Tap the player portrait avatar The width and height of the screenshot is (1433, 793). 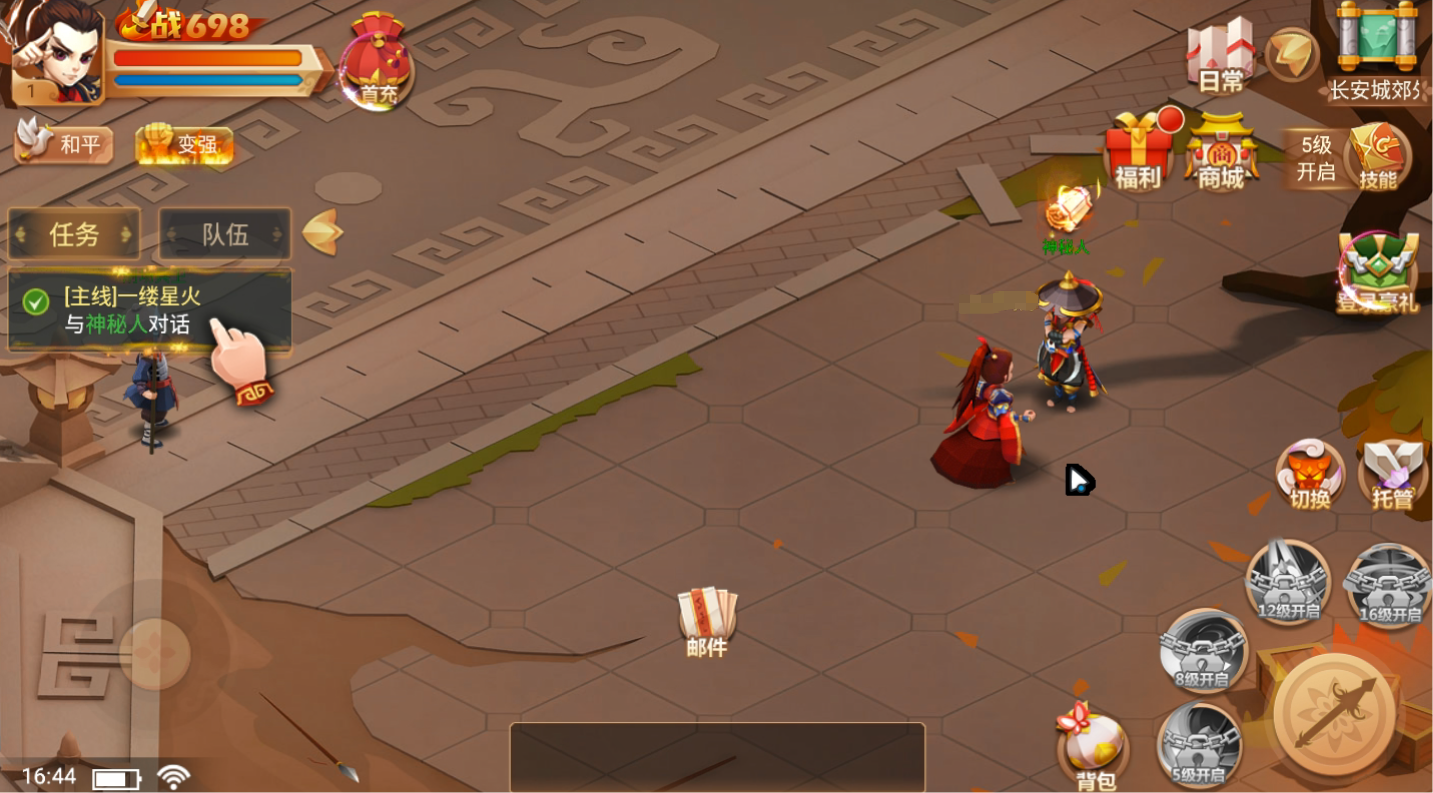click(58, 52)
